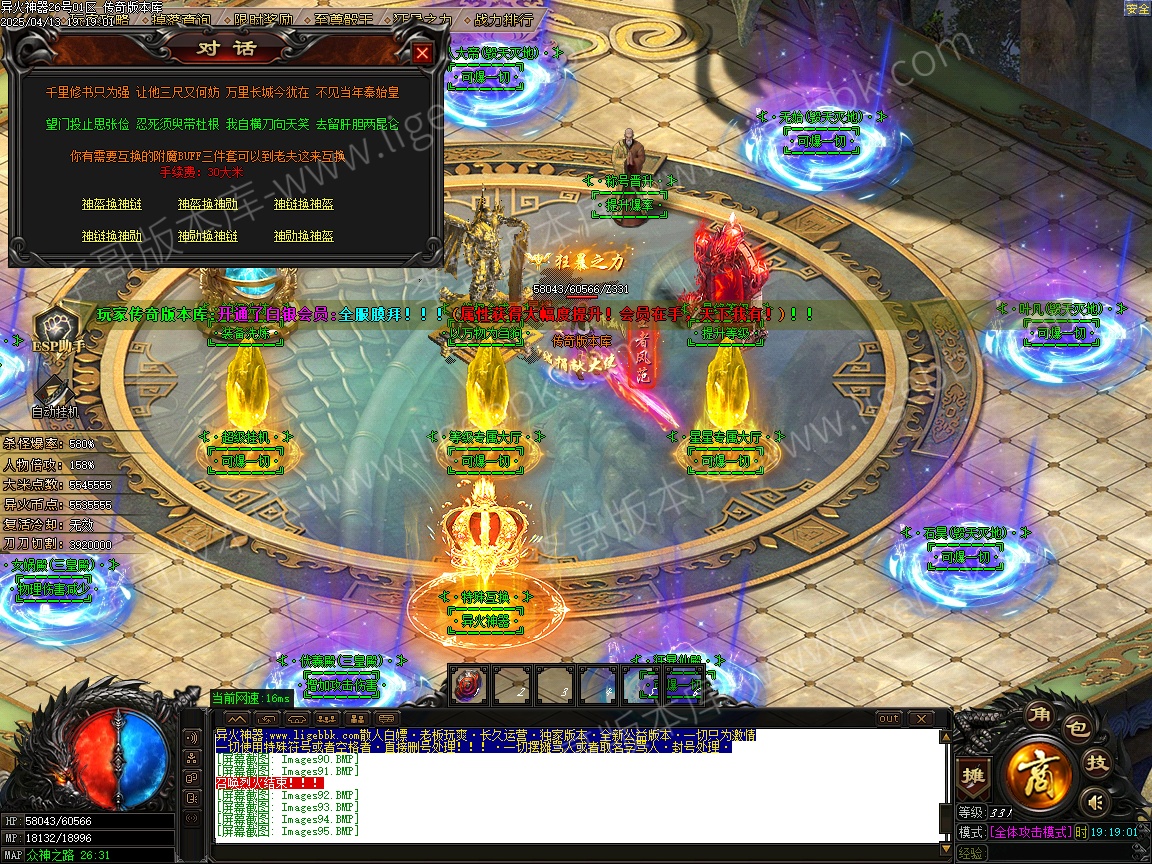Open the 战力排行 ranking tab
Viewport: 1152px width, 864px height.
(503, 19)
